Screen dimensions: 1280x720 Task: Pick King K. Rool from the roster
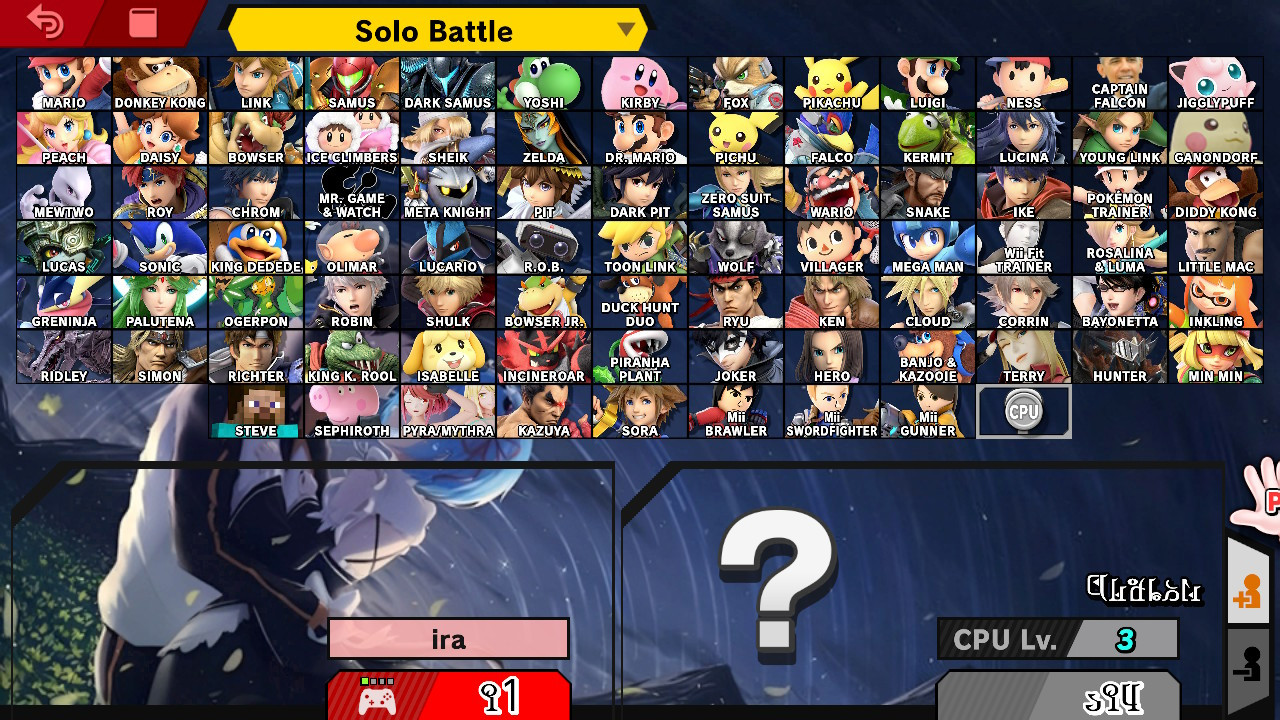pyautogui.click(x=351, y=357)
